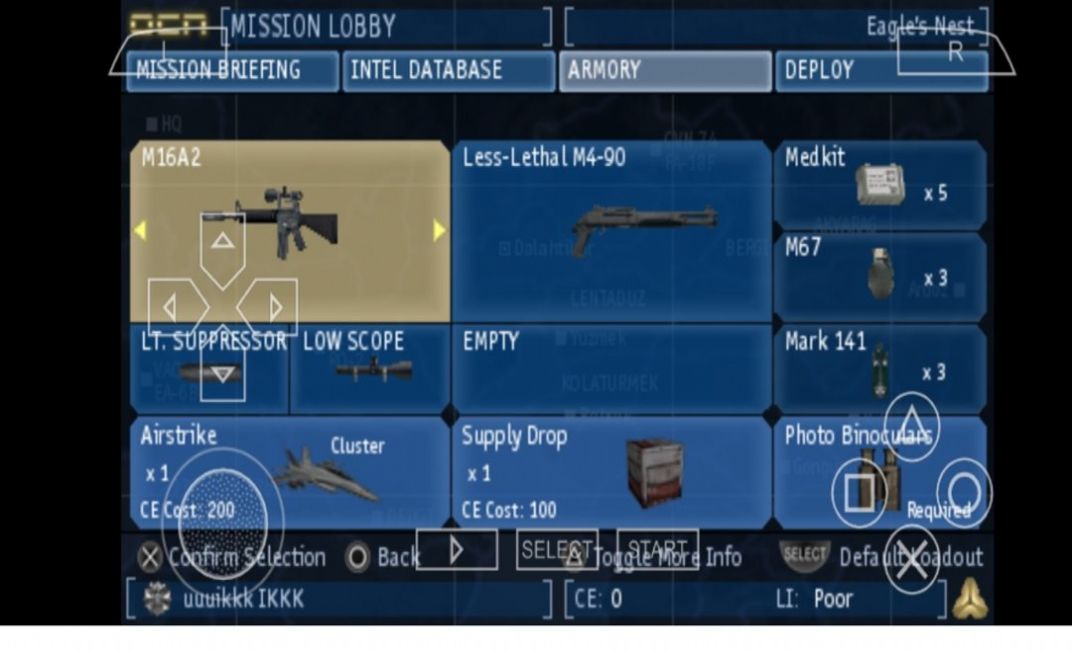The height and width of the screenshot is (652, 1072).
Task: Select the Medkit equipment slot
Action: tap(880, 185)
